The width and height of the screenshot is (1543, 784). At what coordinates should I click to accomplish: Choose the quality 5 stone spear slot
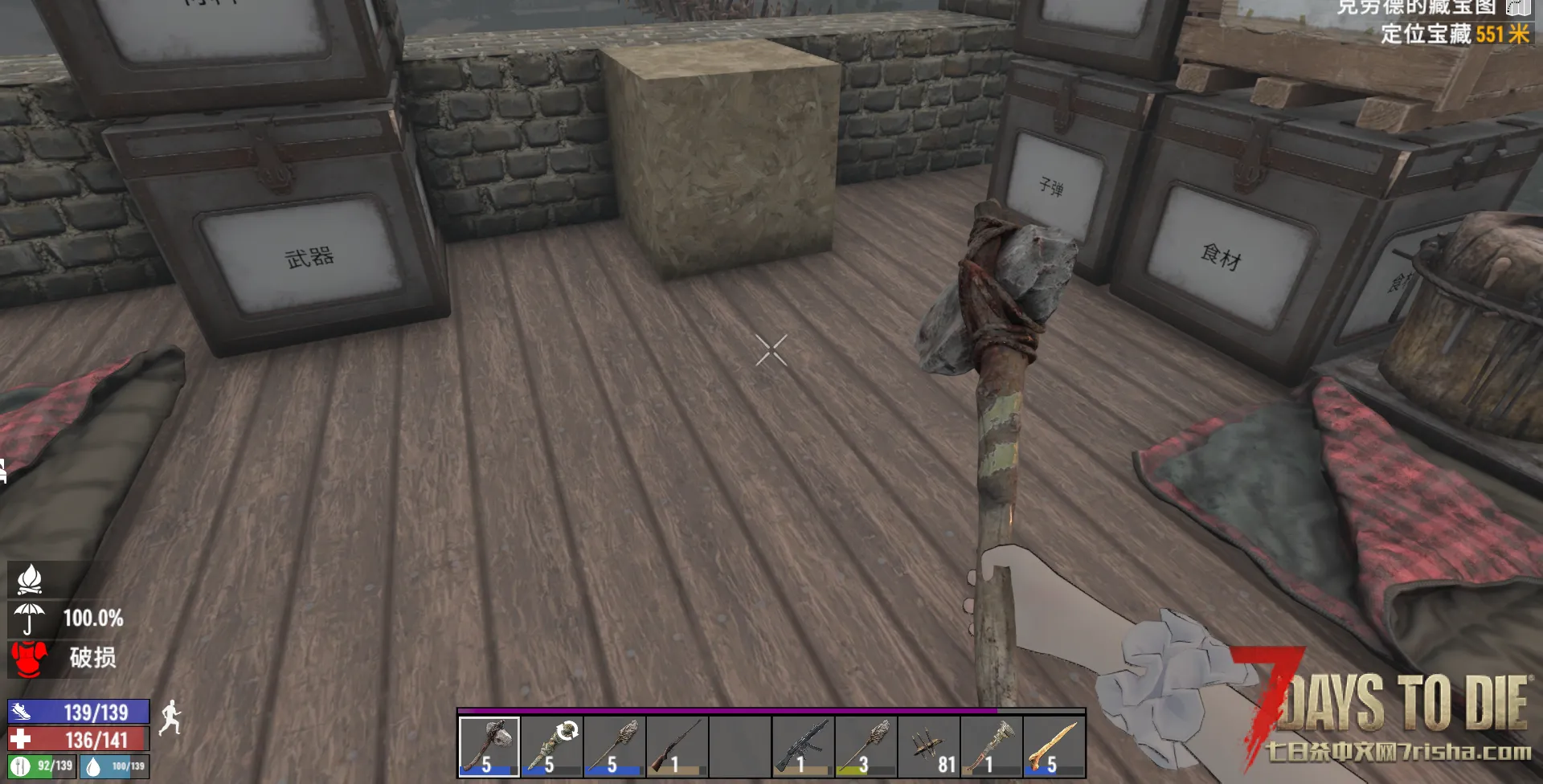(x=614, y=746)
